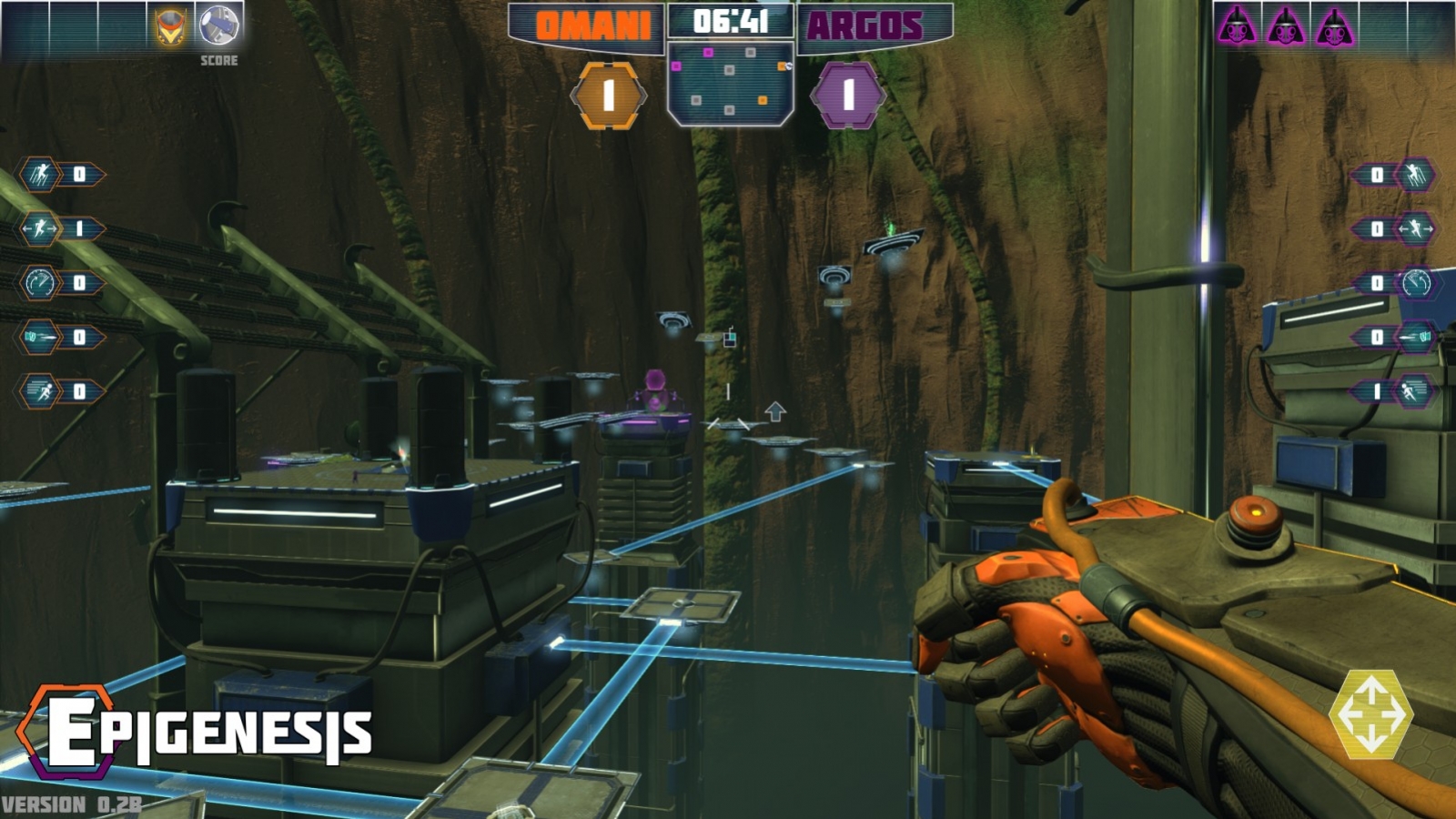The width and height of the screenshot is (1456, 819).
Task: Activate the yellow four-arrow hexagon icon
Action: (x=1370, y=714)
